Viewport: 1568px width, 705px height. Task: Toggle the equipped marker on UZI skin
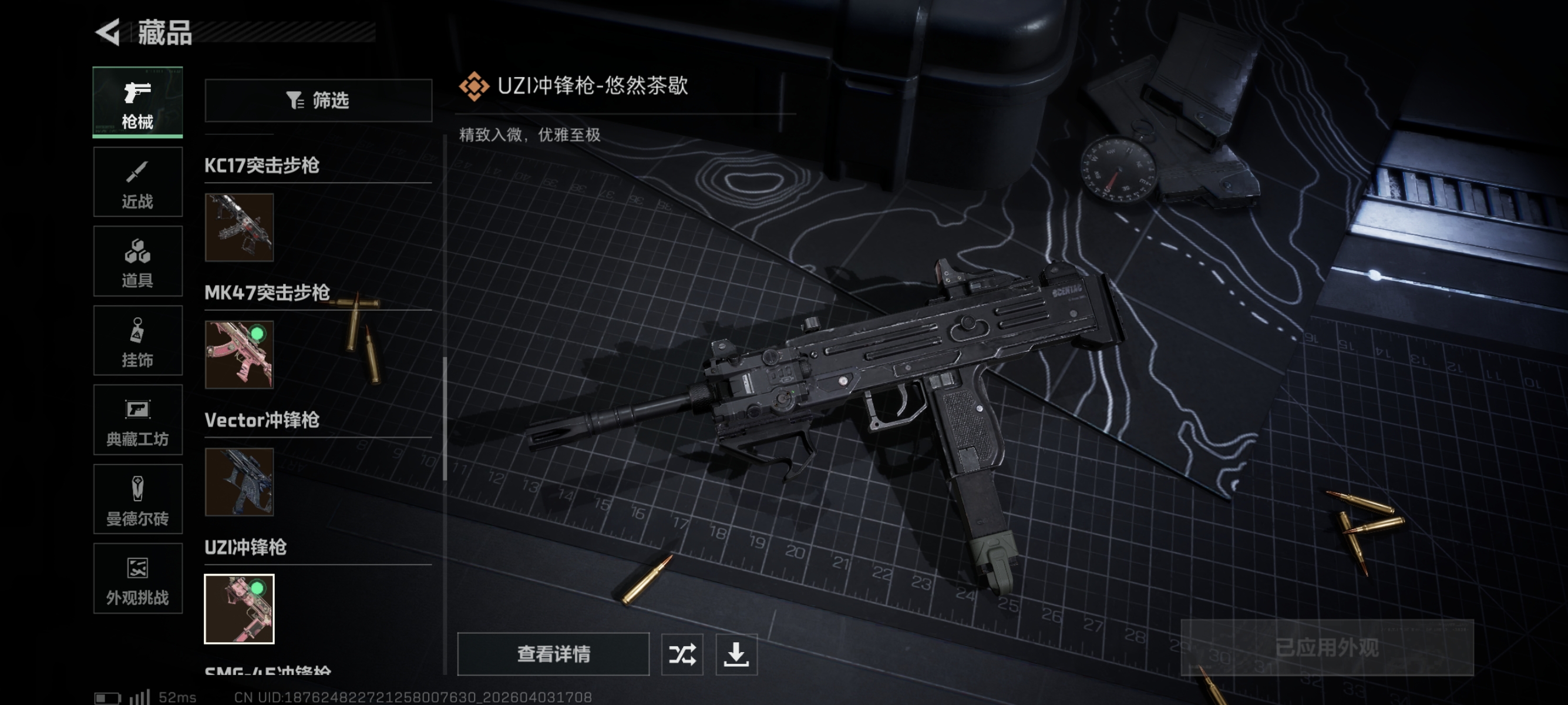[258, 586]
